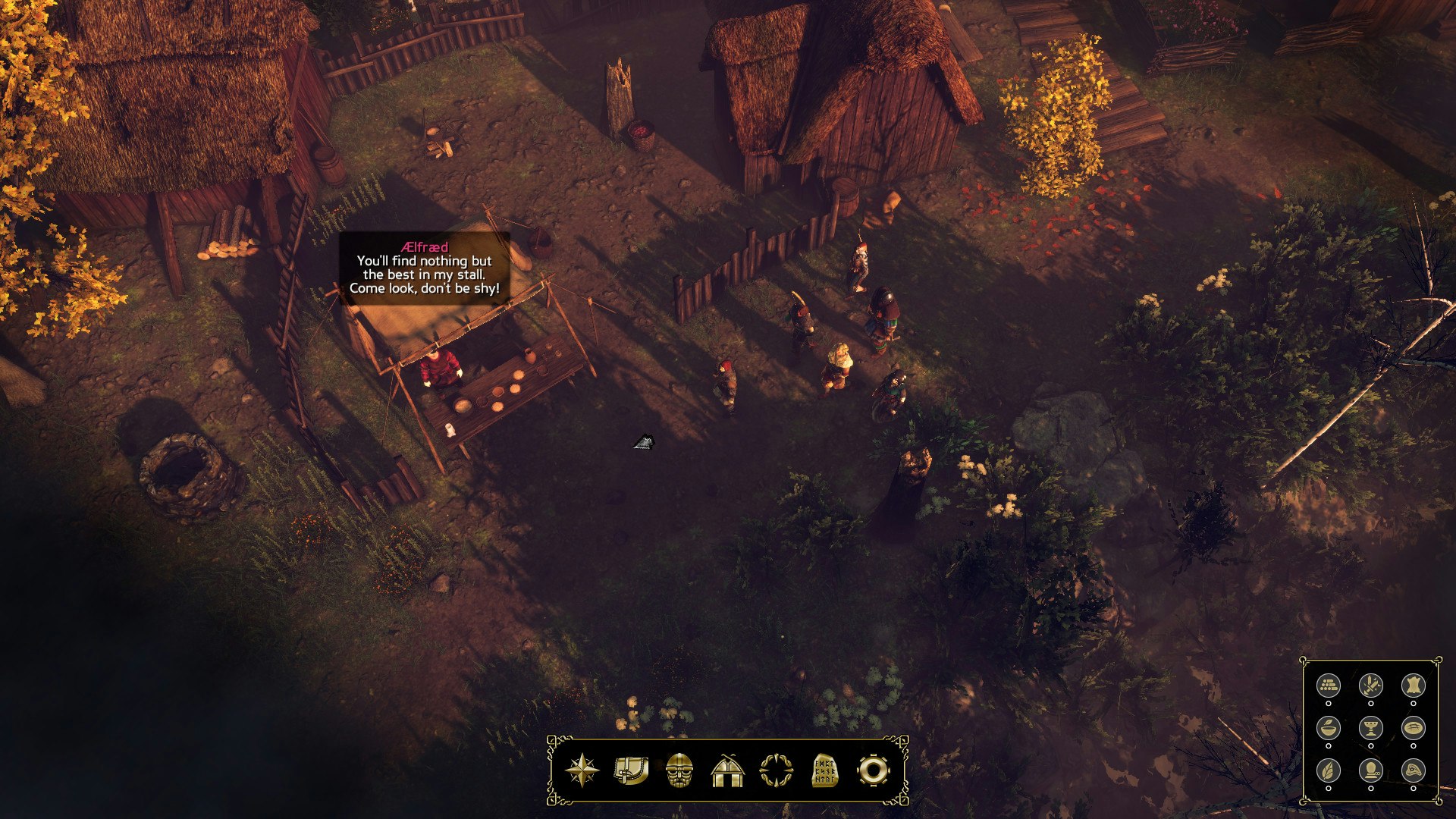The height and width of the screenshot is (819, 1456).
Task: Click the bread loaf resource icon
Action: (x=1414, y=728)
